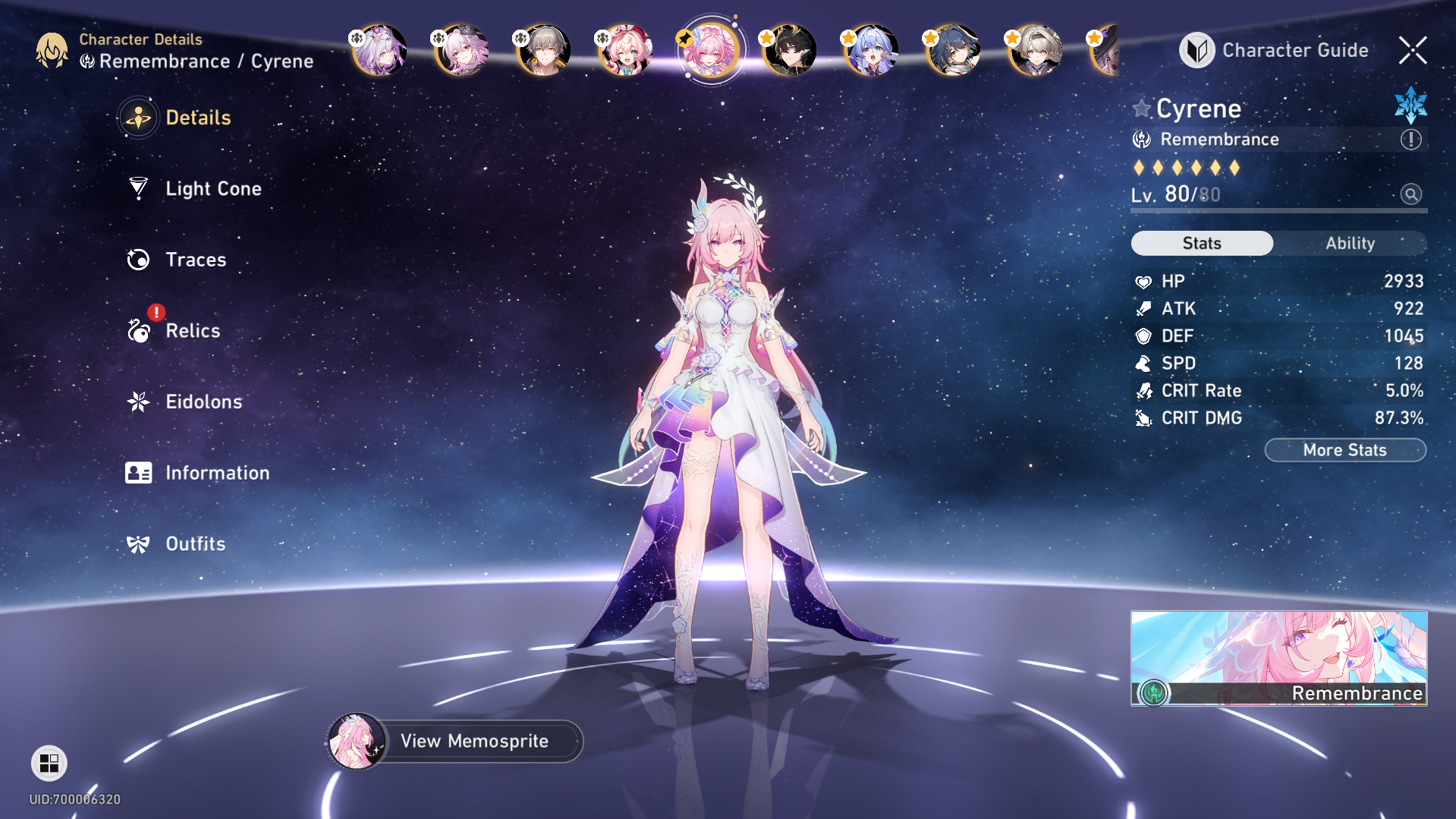
Task: Select the Details menu entry
Action: pyautogui.click(x=197, y=118)
